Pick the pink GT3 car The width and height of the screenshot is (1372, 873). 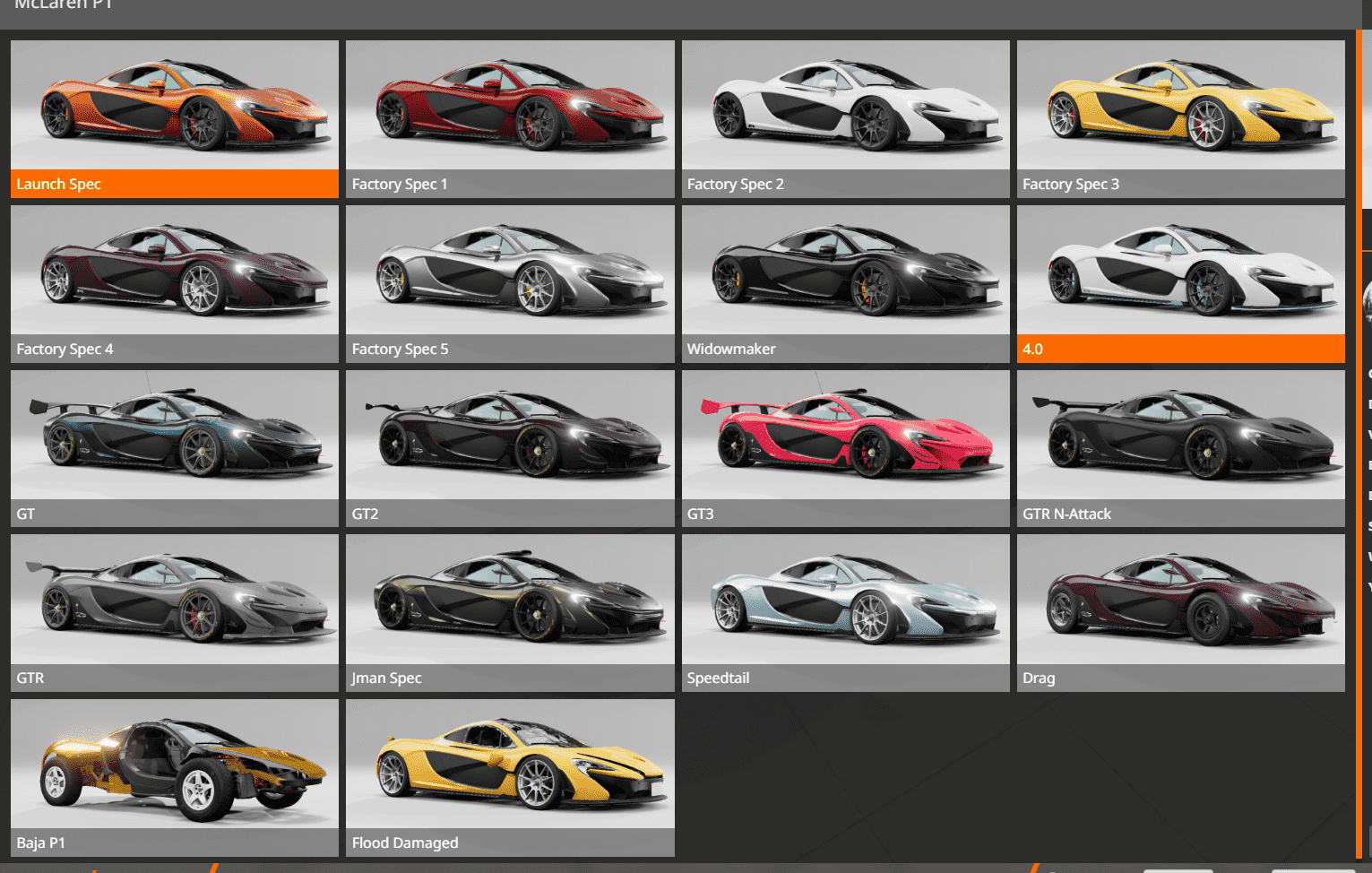point(845,448)
